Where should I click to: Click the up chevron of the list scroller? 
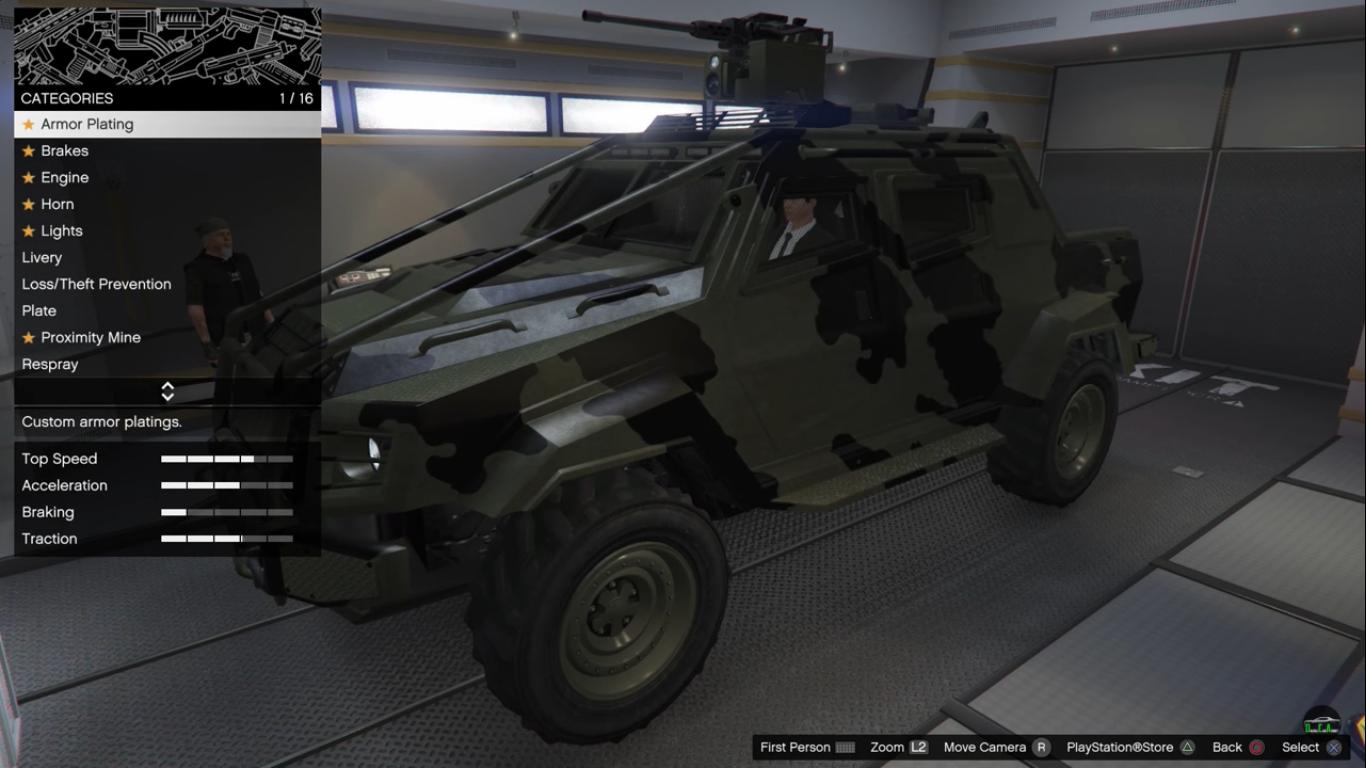pos(167,387)
